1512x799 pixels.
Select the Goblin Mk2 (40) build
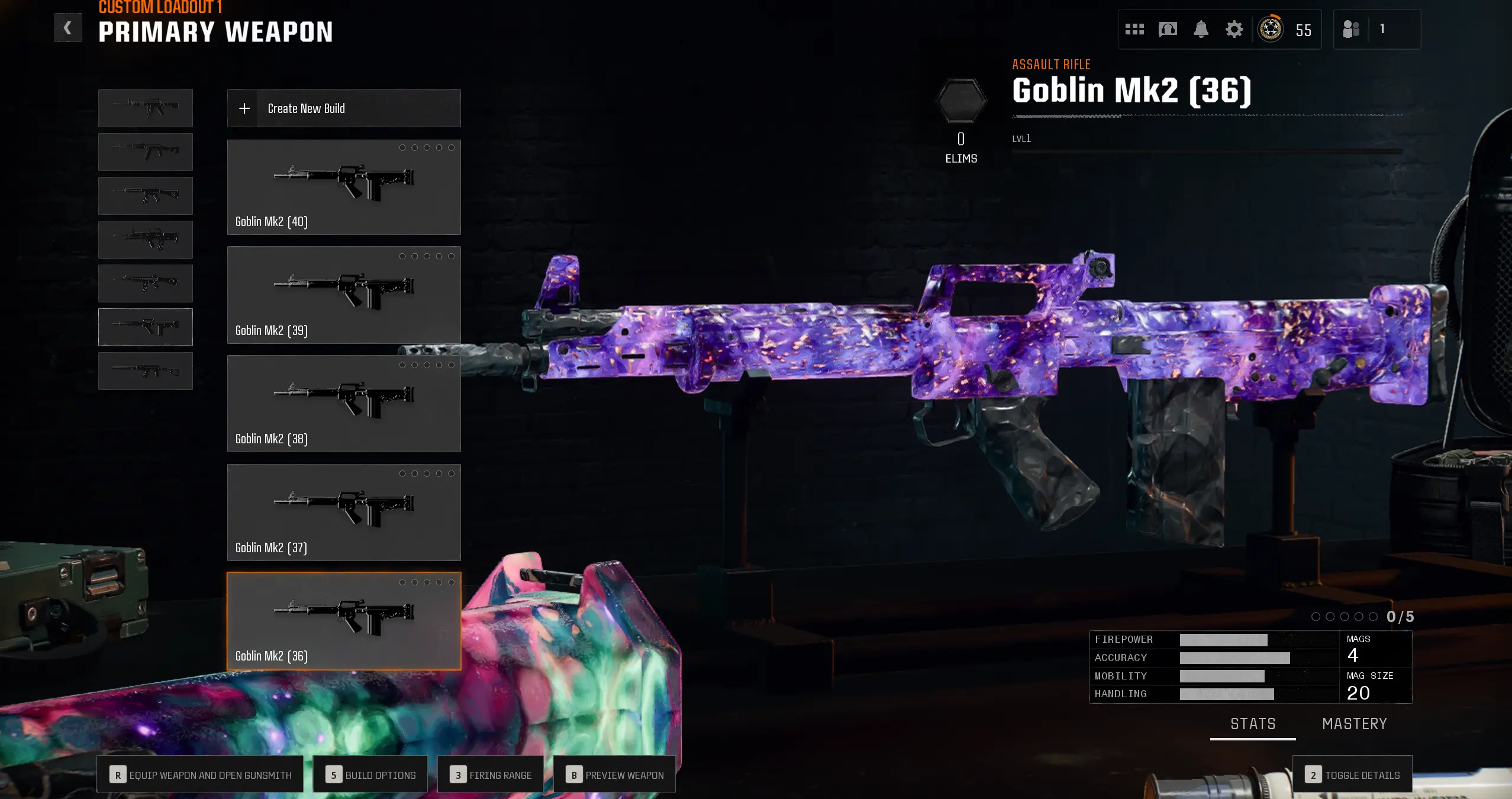[343, 186]
